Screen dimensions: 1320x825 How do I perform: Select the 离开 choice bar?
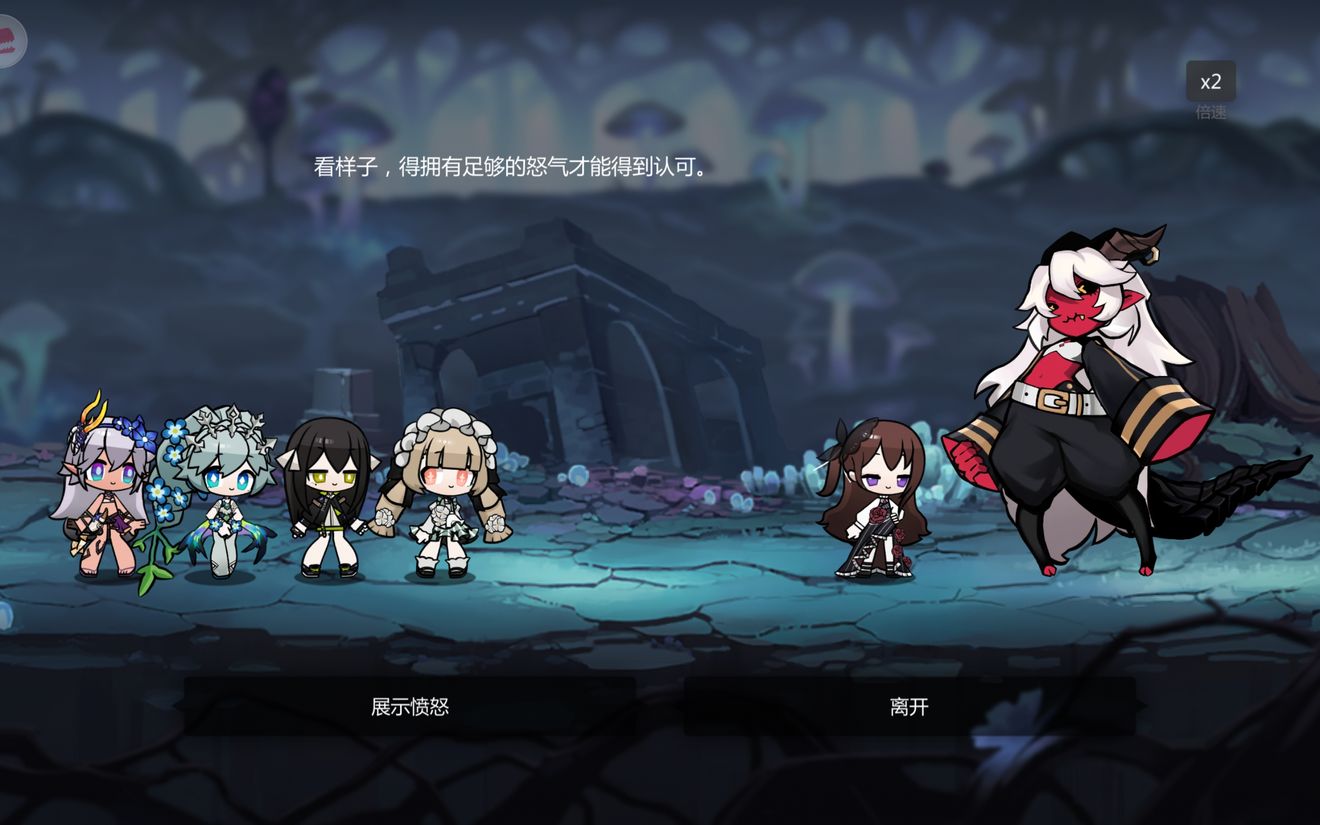tap(910, 706)
